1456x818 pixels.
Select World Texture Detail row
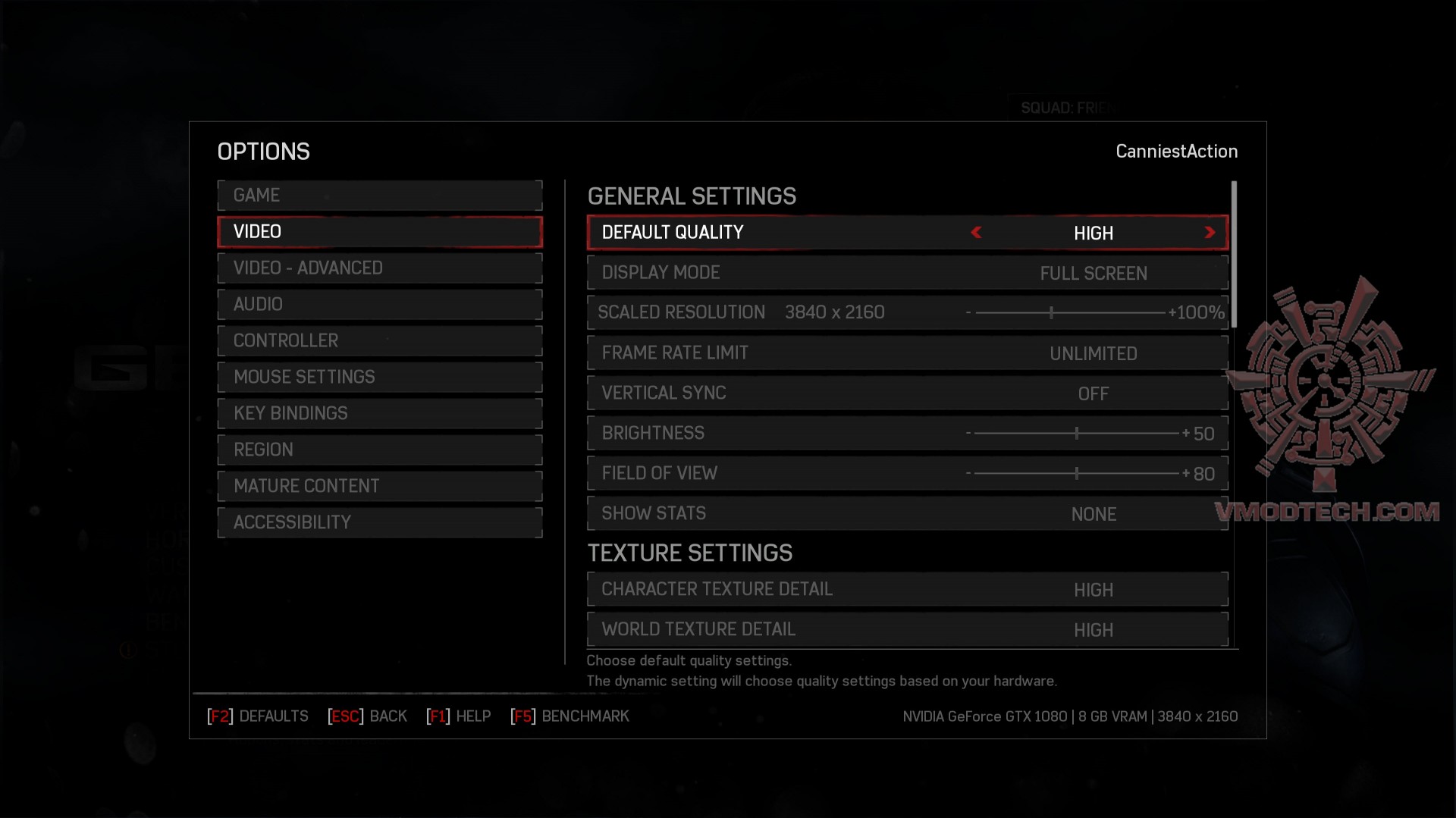point(907,630)
